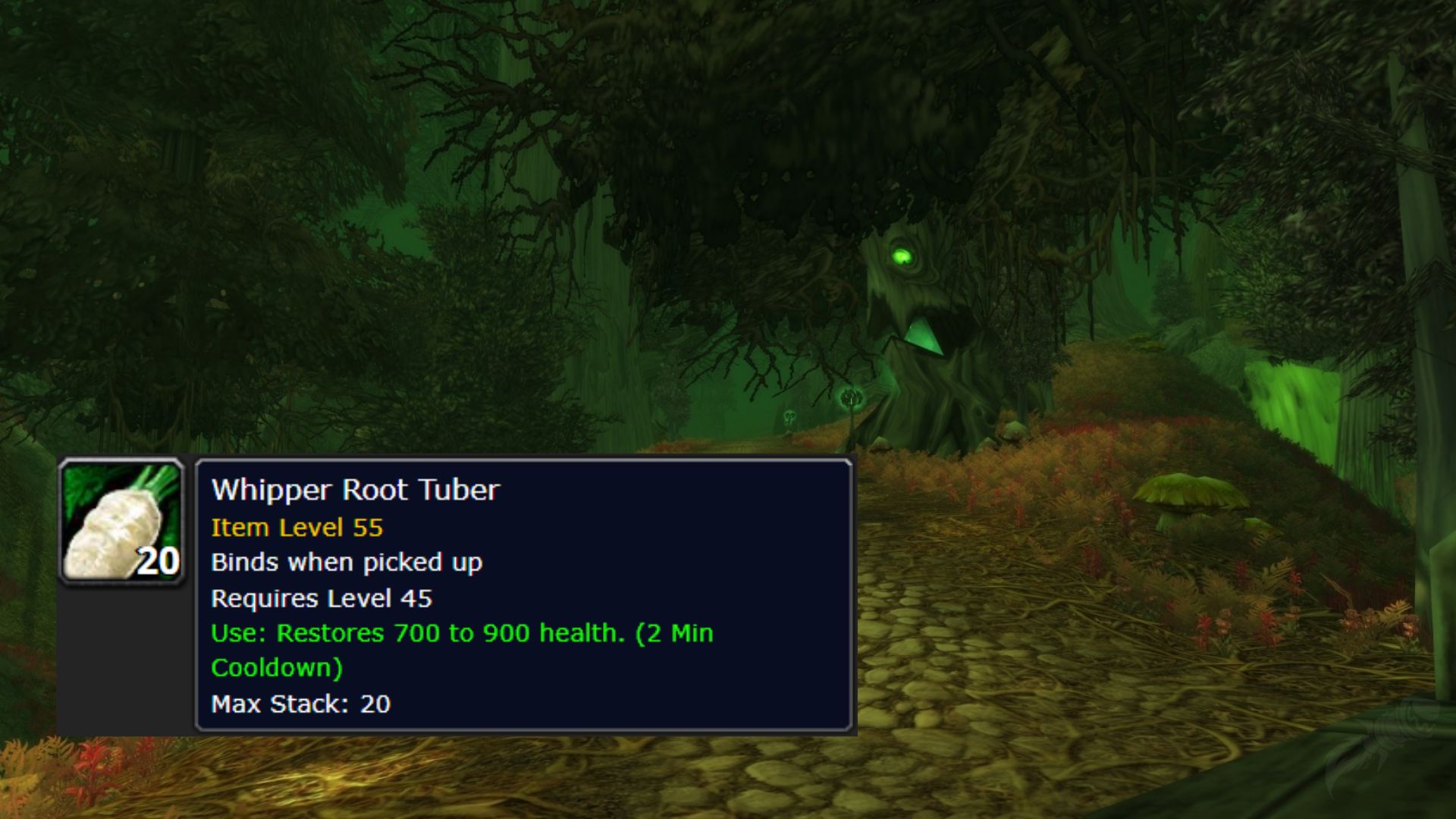Click the green Use effect colored text
The height and width of the screenshot is (819, 1456).
(463, 633)
